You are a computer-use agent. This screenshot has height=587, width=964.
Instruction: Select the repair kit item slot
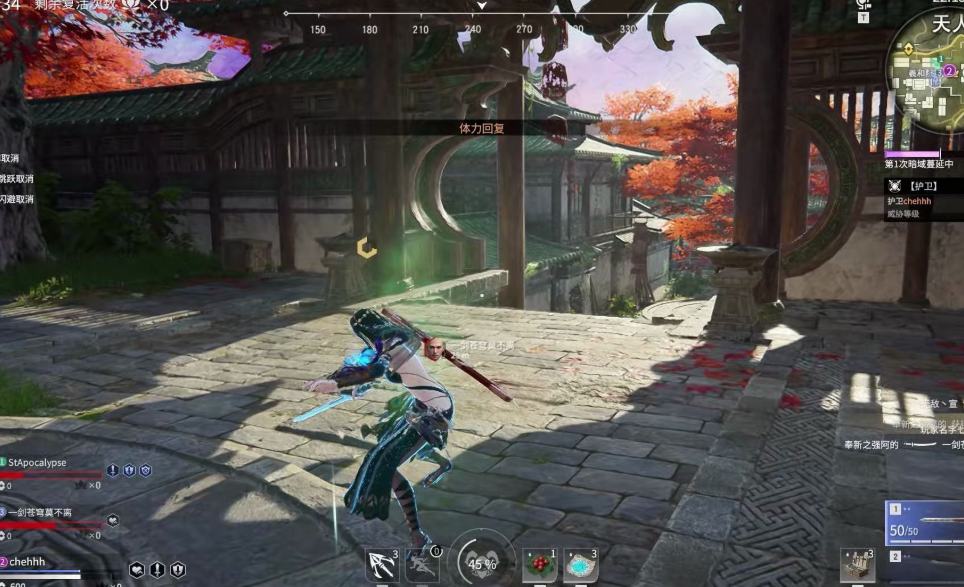[x=857, y=566]
